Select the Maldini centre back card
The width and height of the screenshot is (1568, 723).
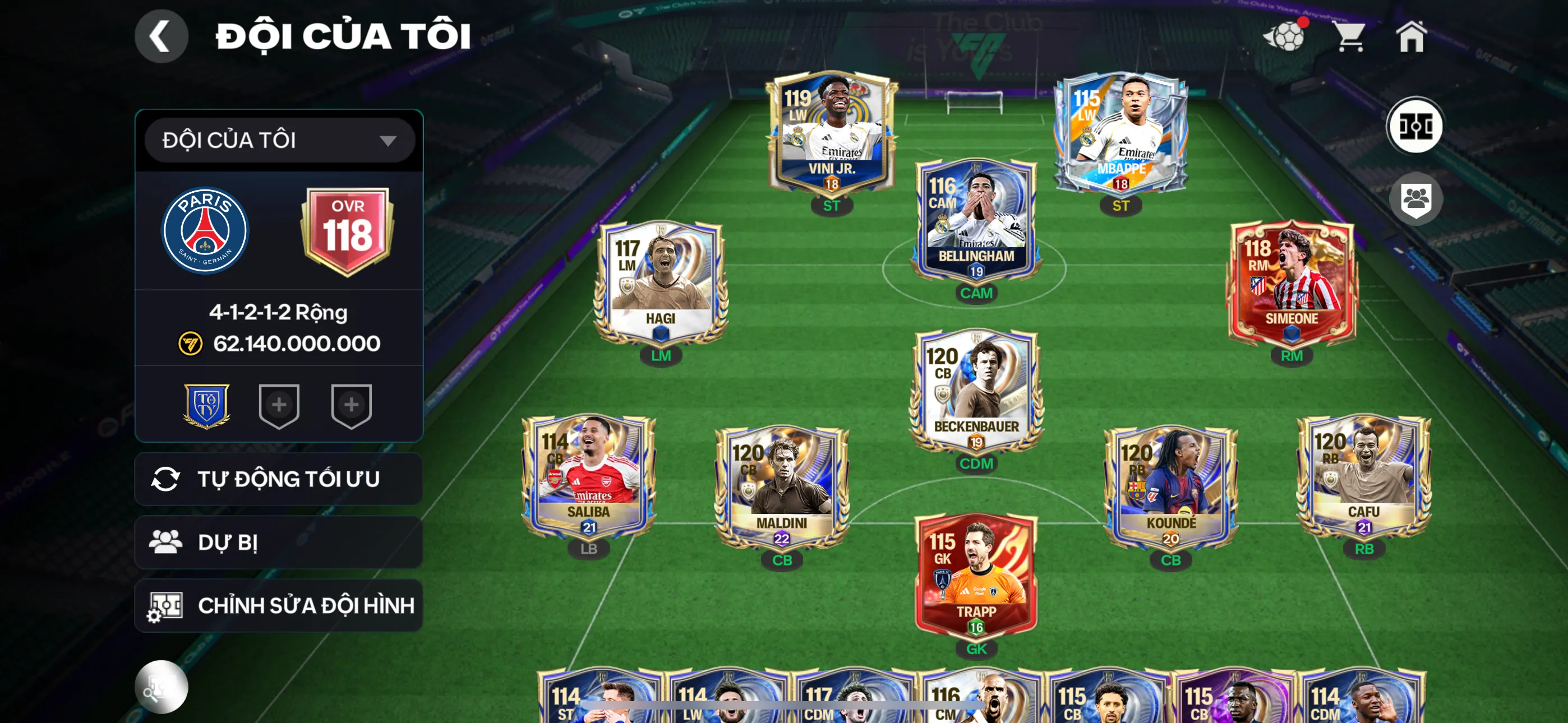(782, 488)
